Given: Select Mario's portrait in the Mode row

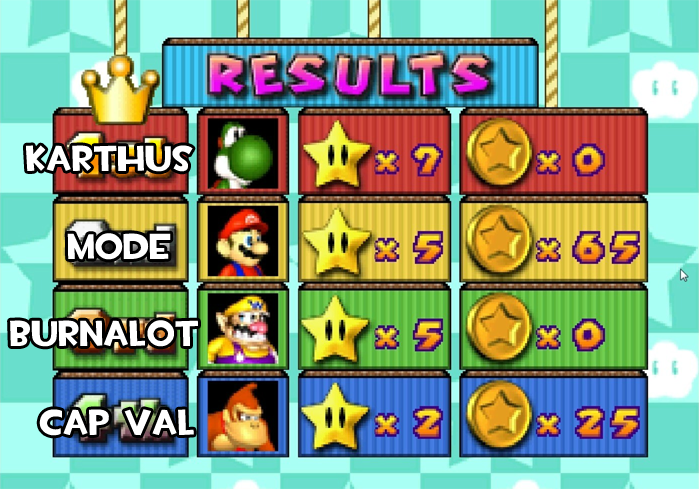Looking at the screenshot, I should (243, 242).
